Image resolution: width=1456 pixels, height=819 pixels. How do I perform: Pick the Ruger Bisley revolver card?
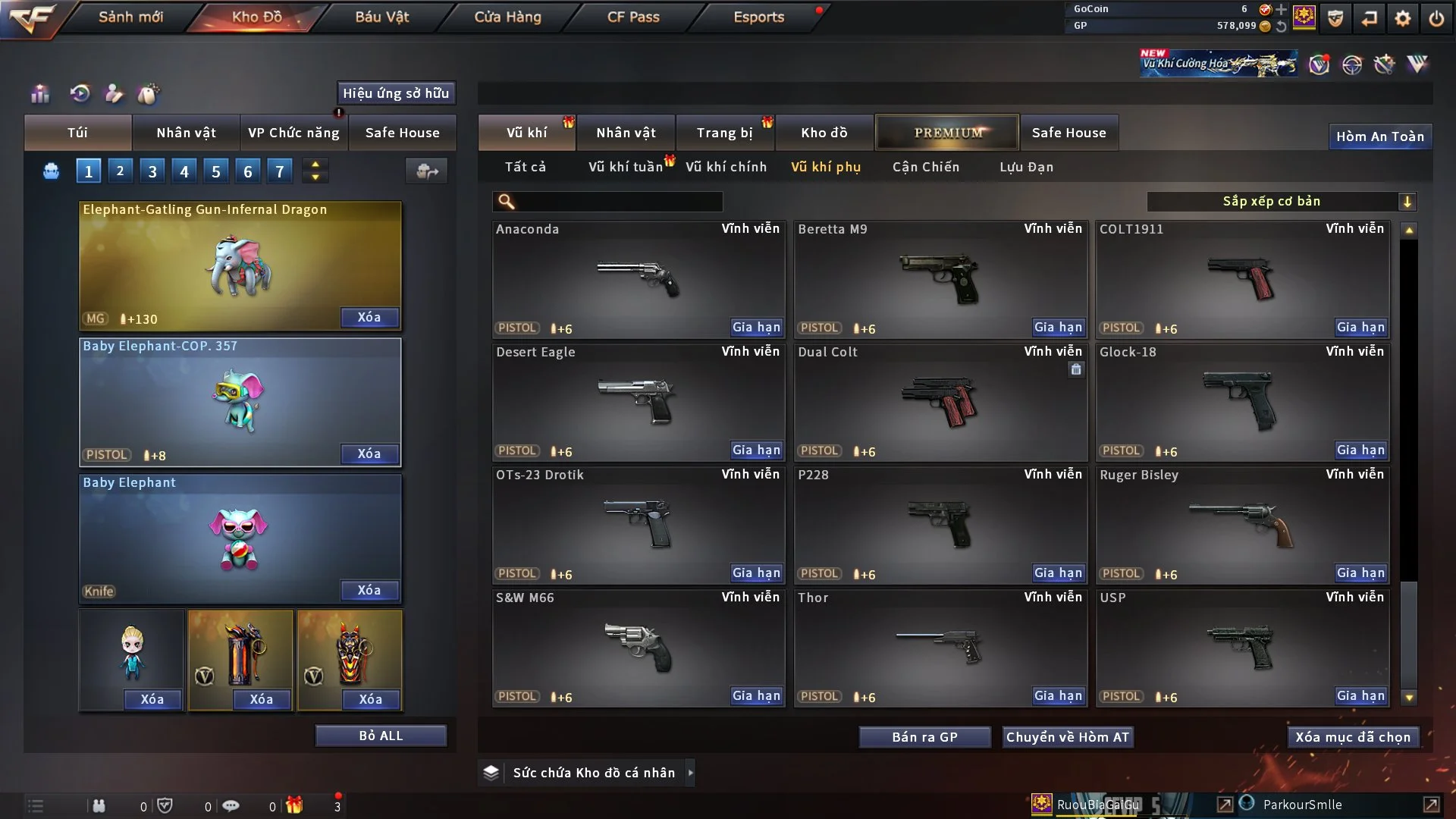[x=1241, y=525]
